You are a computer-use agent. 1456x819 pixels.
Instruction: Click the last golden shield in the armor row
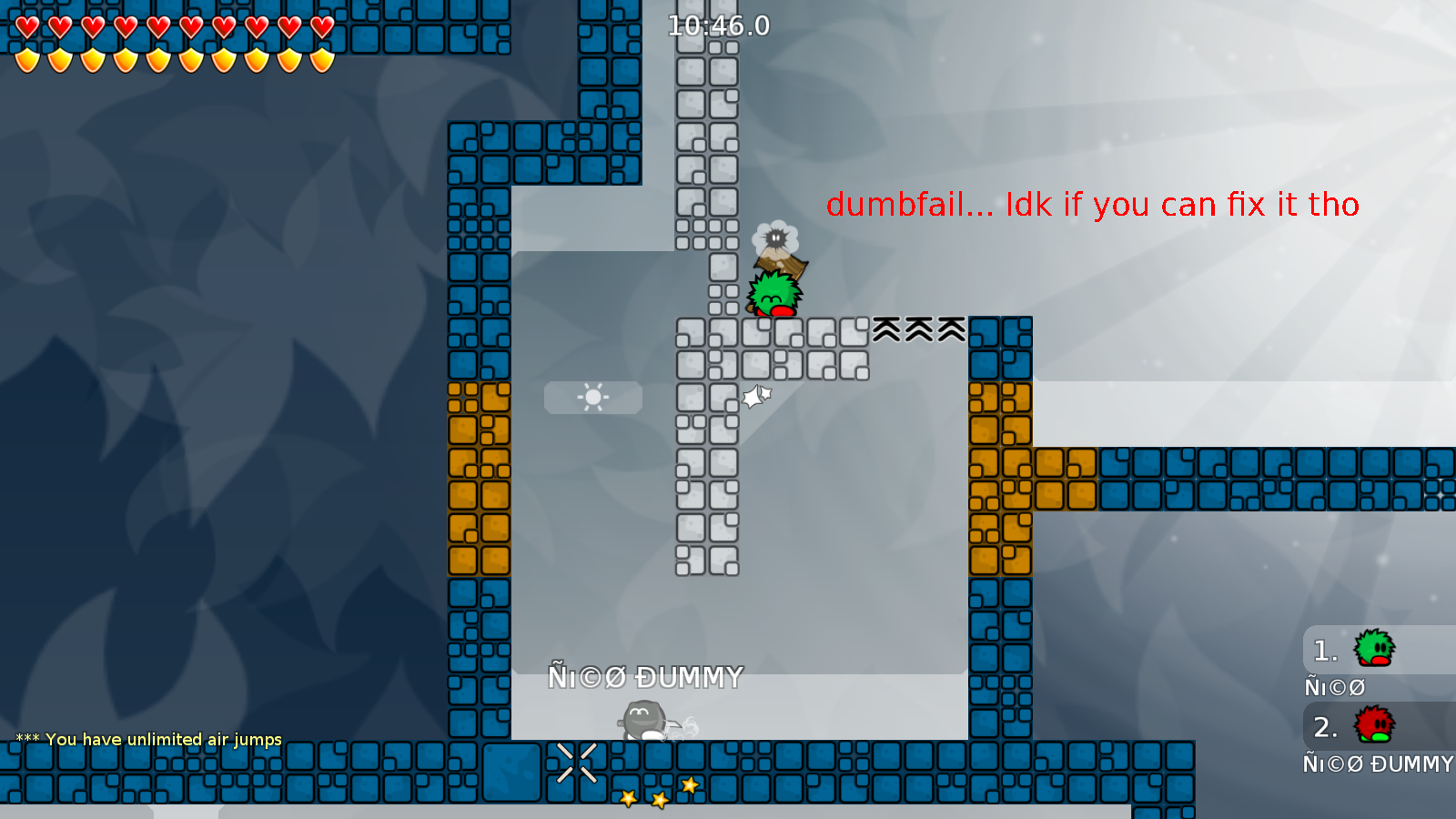pos(323,59)
